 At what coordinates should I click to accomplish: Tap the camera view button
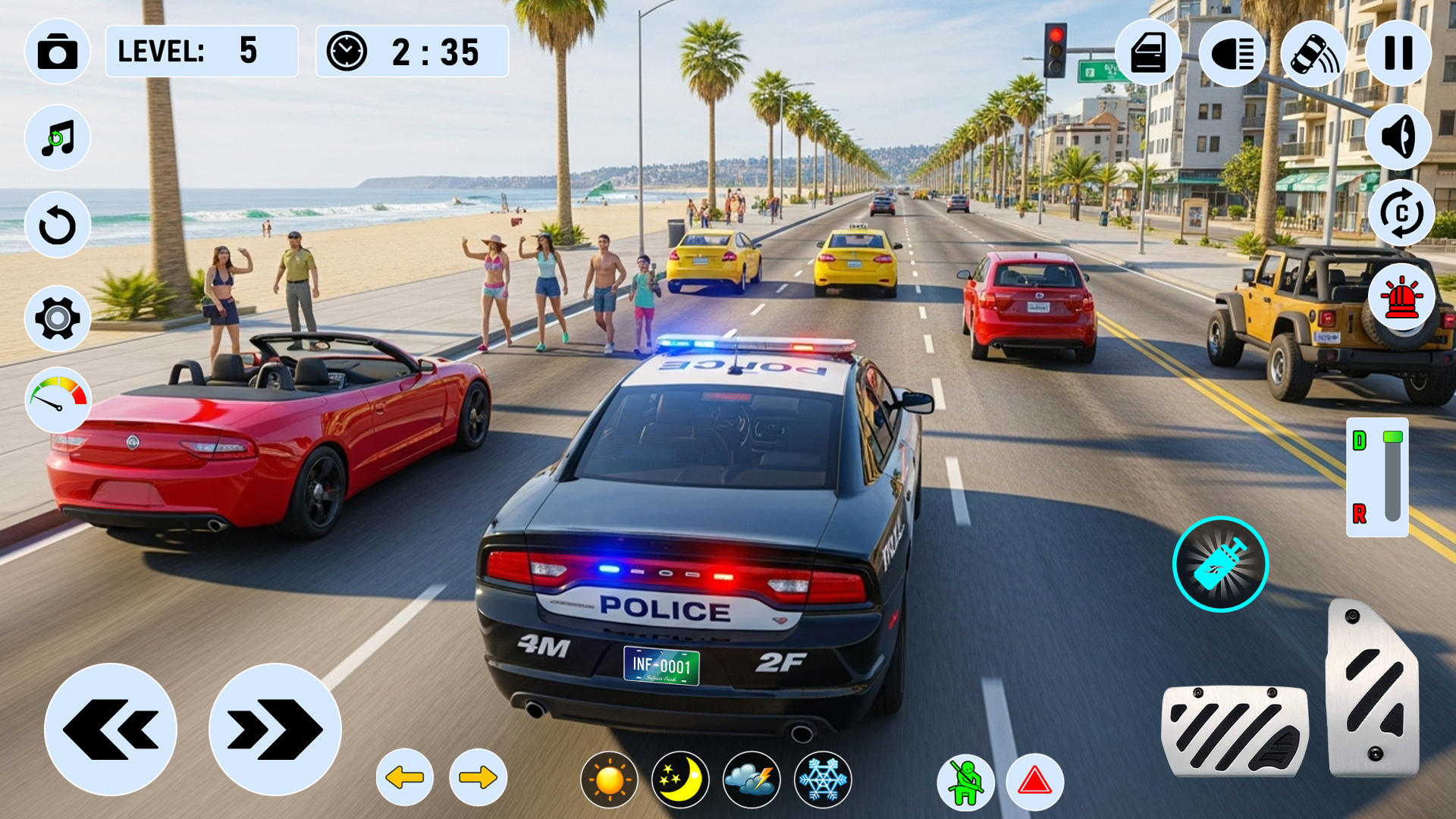pos(58,52)
